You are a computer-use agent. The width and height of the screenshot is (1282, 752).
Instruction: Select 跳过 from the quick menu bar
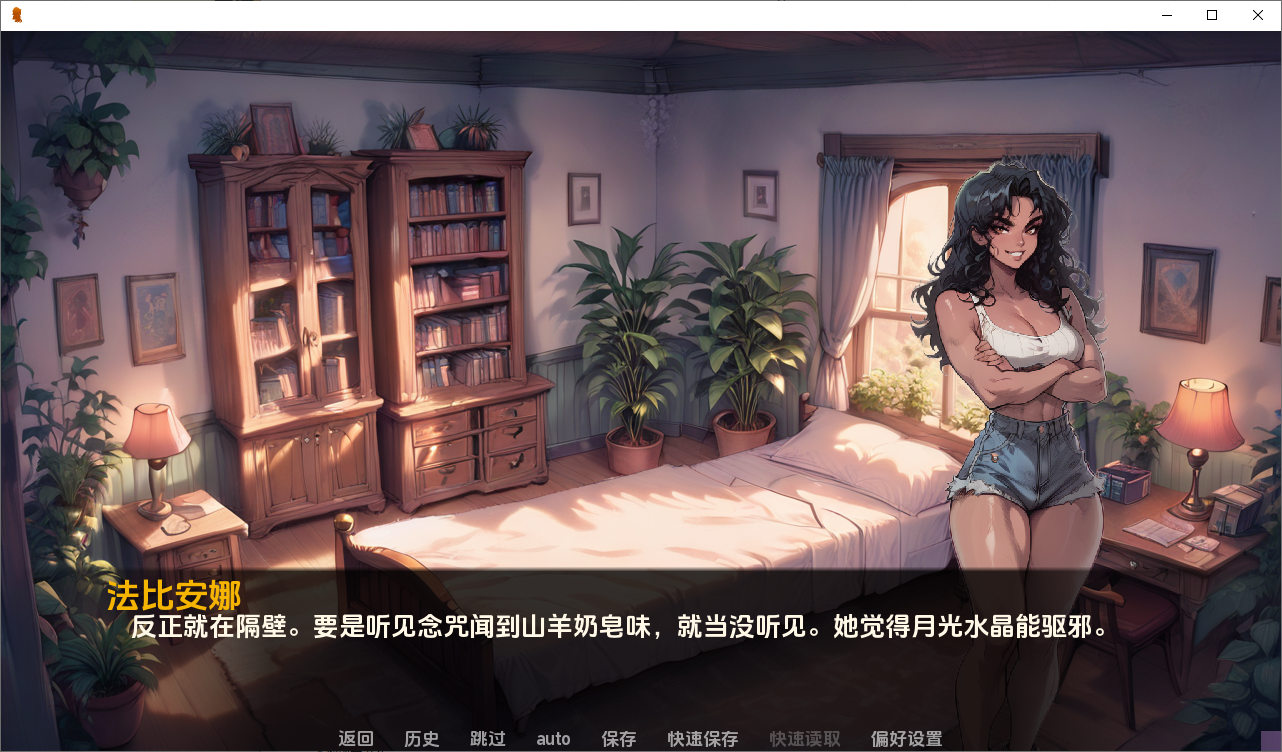click(487, 739)
